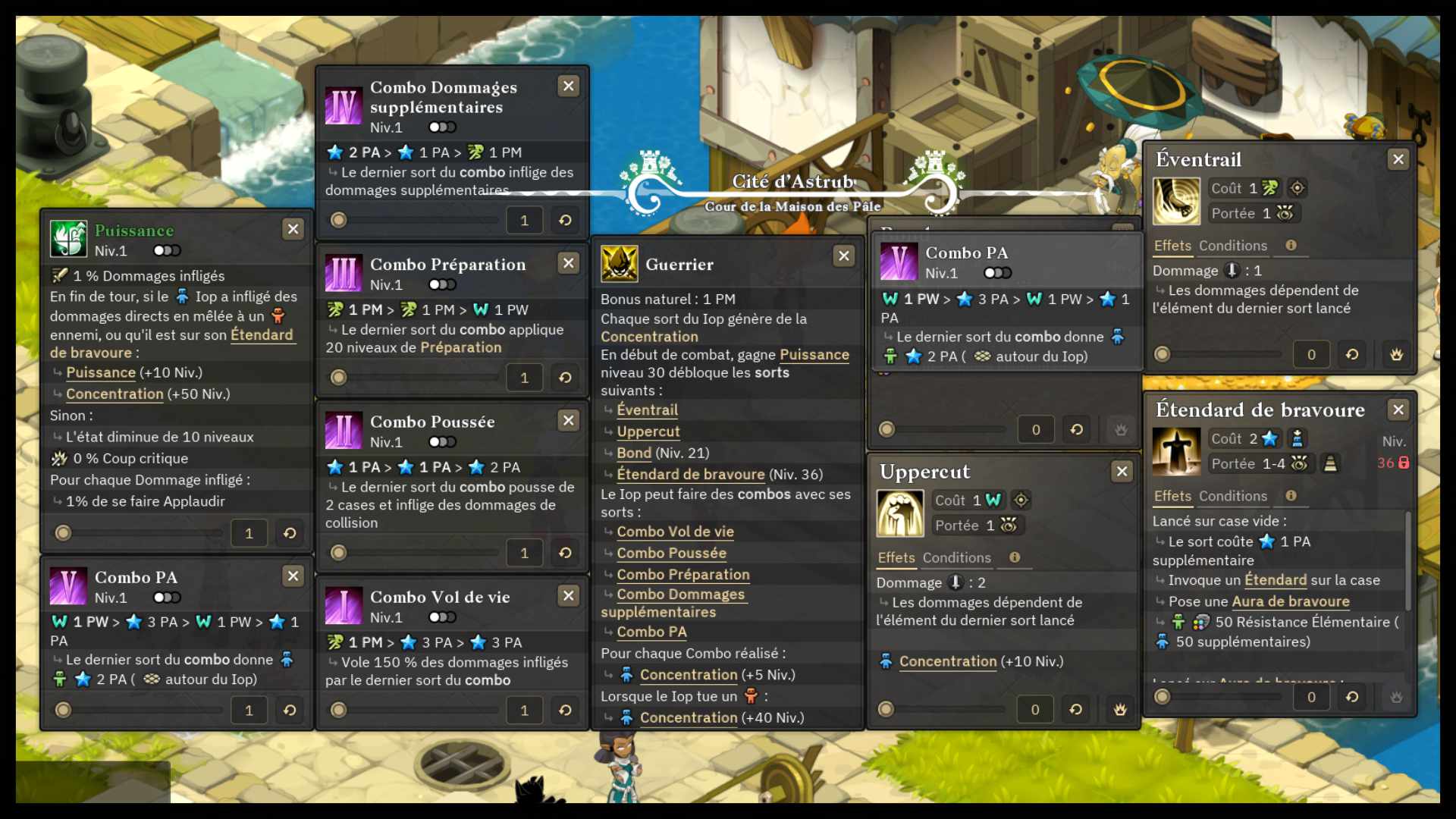Screen dimensions: 1456x819
Task: Switch to Conditions tab in Uppercut panel
Action: (956, 558)
